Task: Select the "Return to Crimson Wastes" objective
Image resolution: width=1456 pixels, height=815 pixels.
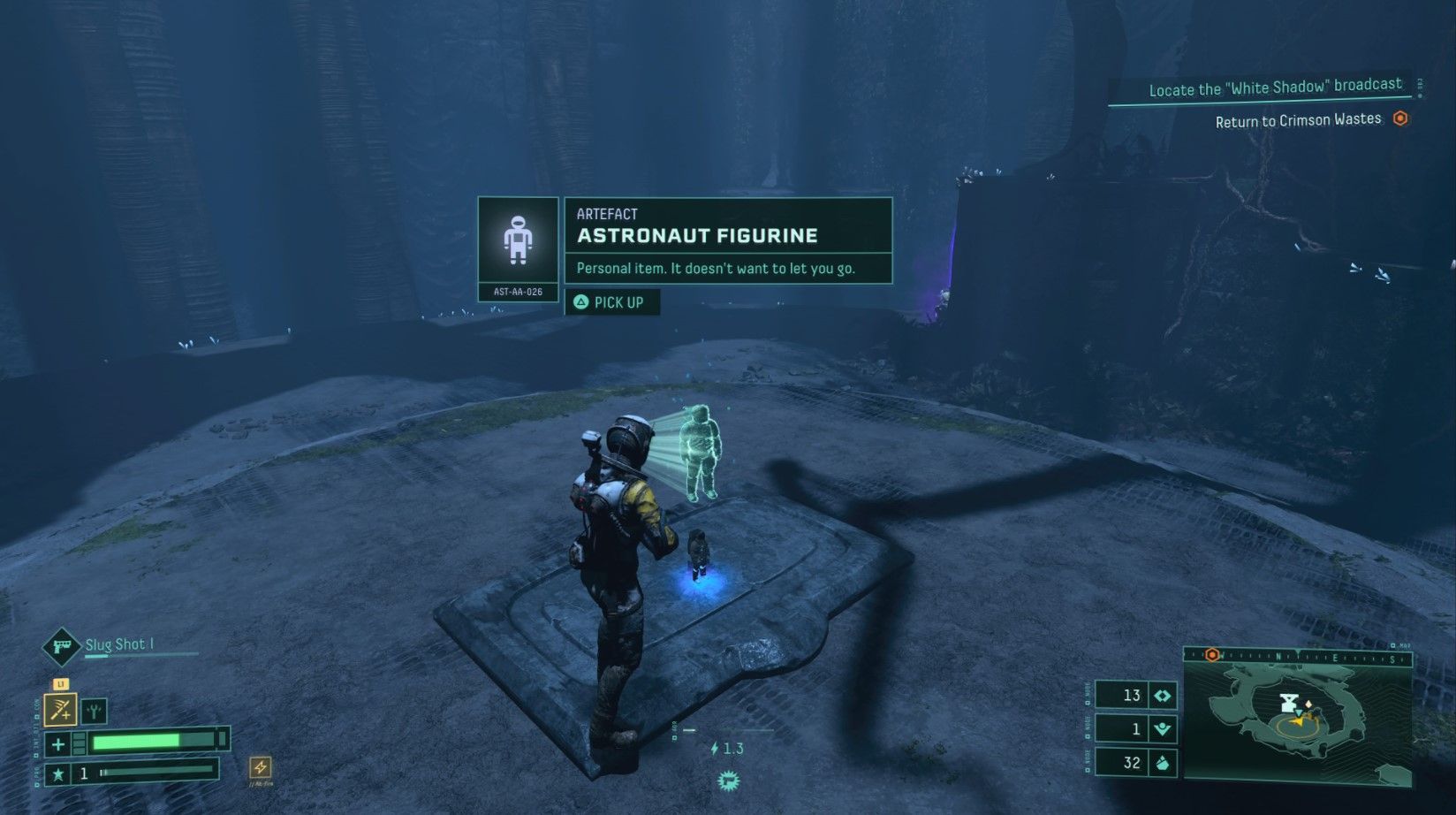Action: coord(1298,120)
